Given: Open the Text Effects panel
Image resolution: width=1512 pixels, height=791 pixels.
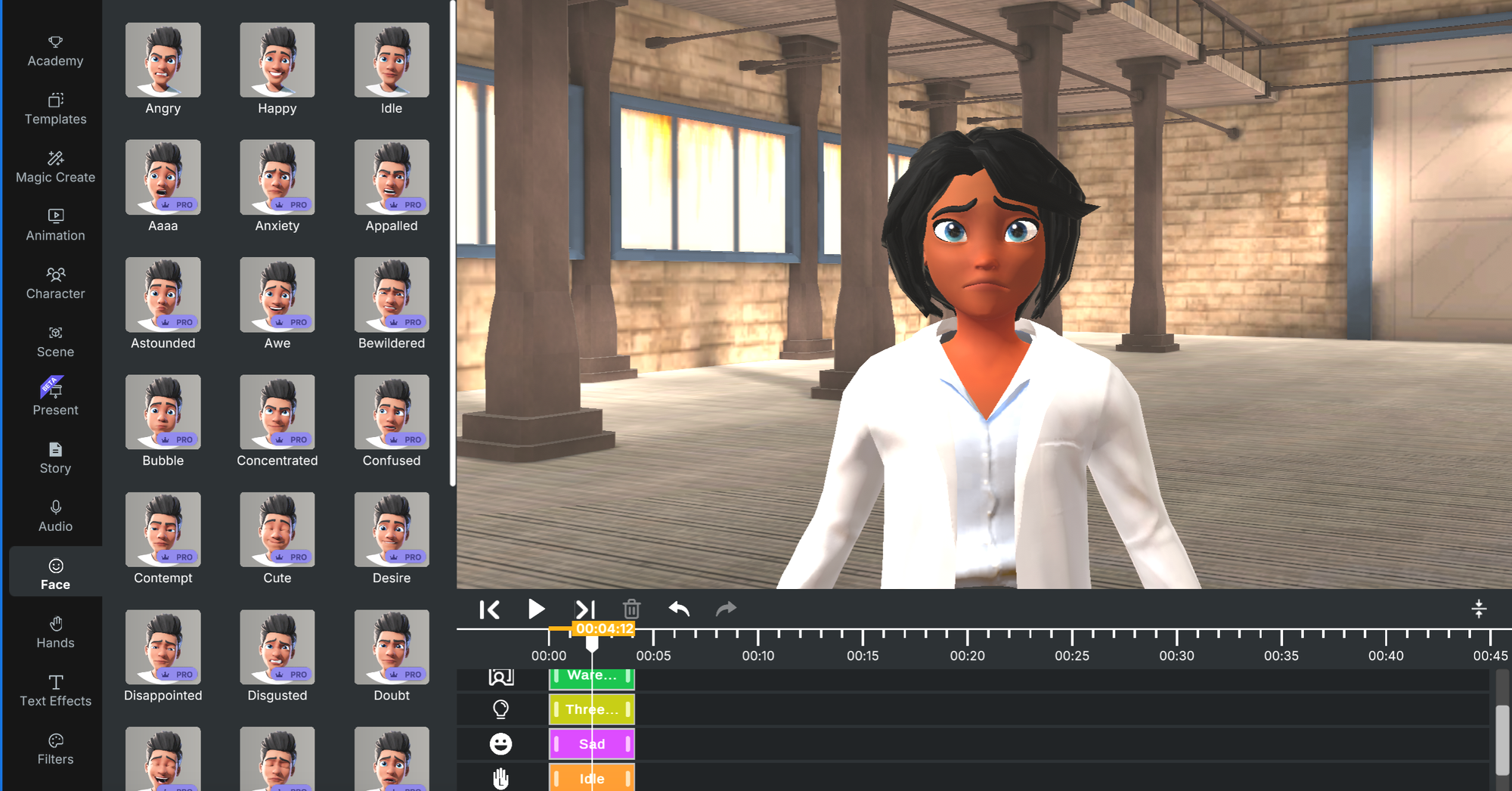Looking at the screenshot, I should [x=54, y=690].
